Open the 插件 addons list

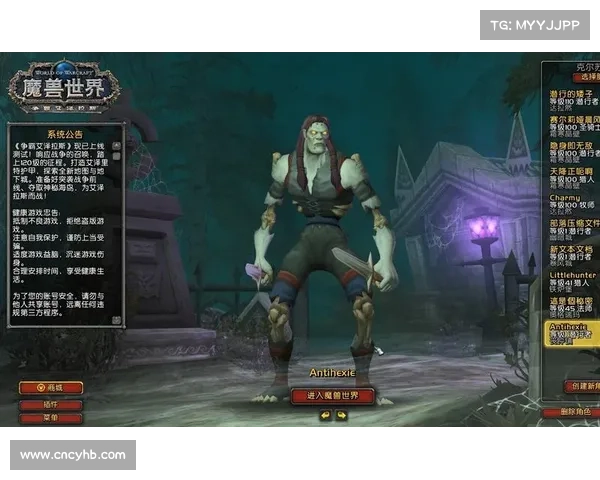click(51, 404)
